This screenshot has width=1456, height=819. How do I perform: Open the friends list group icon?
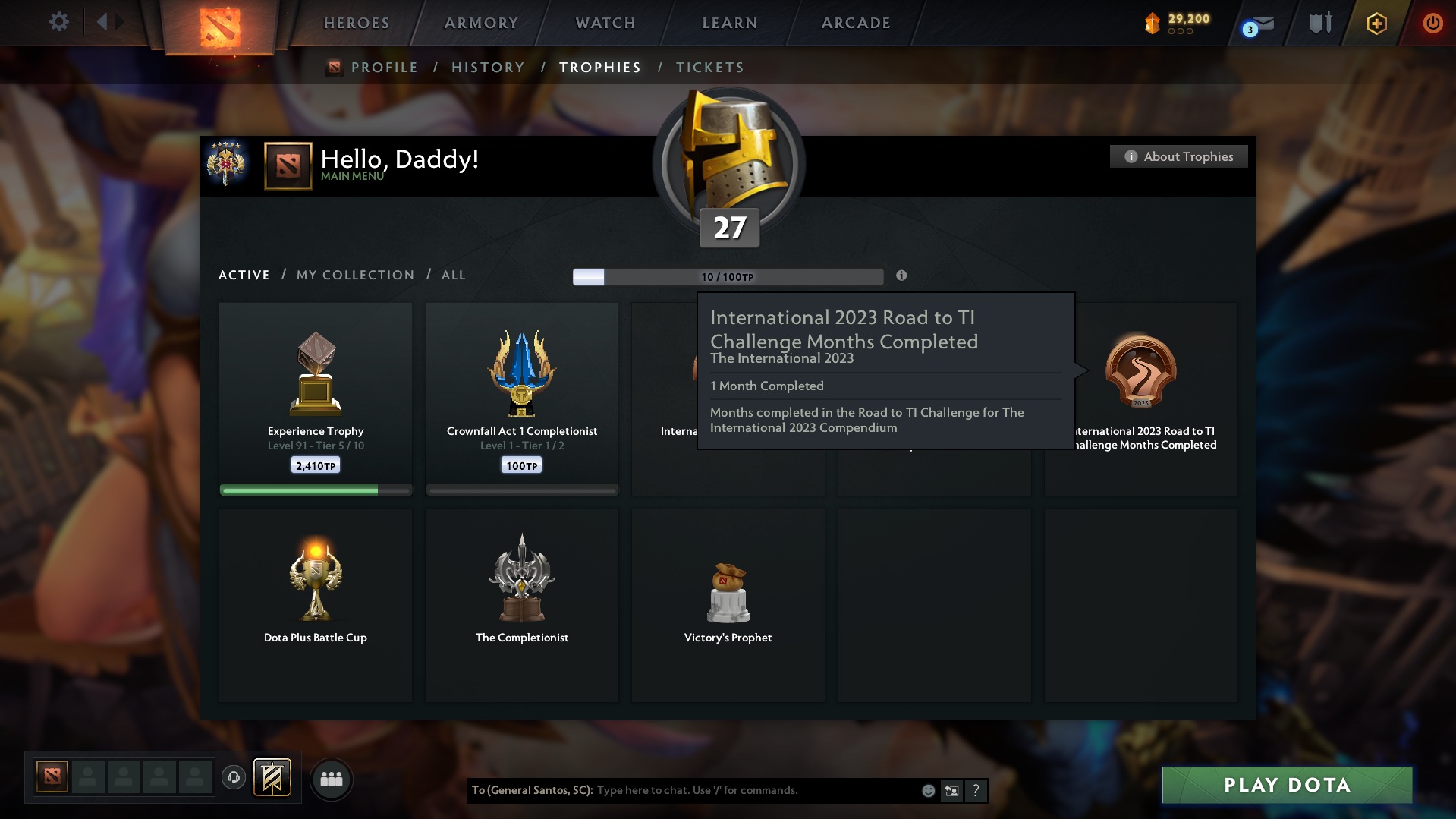331,779
